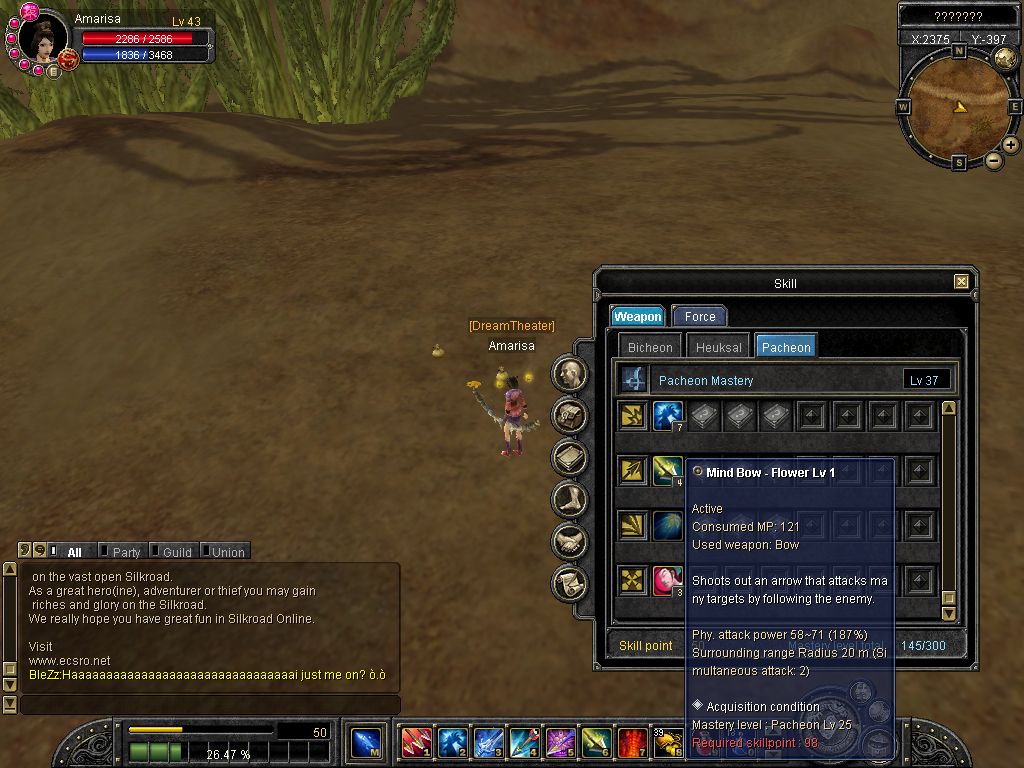Click the chat message input field
Image resolution: width=1024 pixels, height=768 pixels.
pyautogui.click(x=210, y=705)
